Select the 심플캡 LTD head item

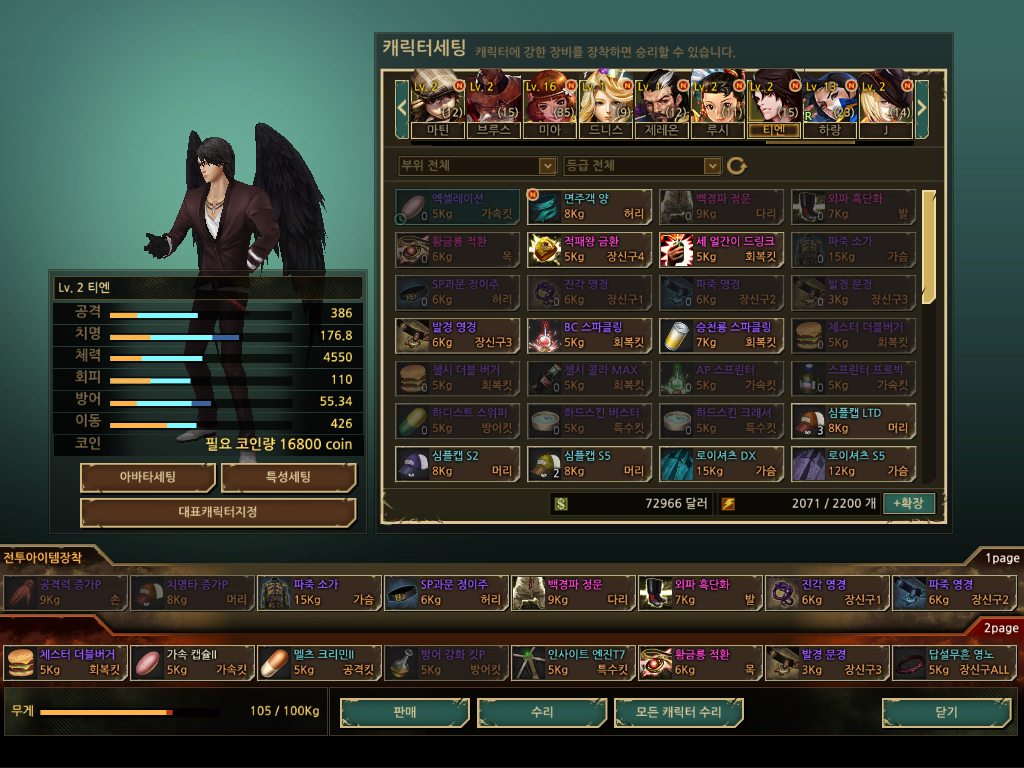(x=853, y=420)
